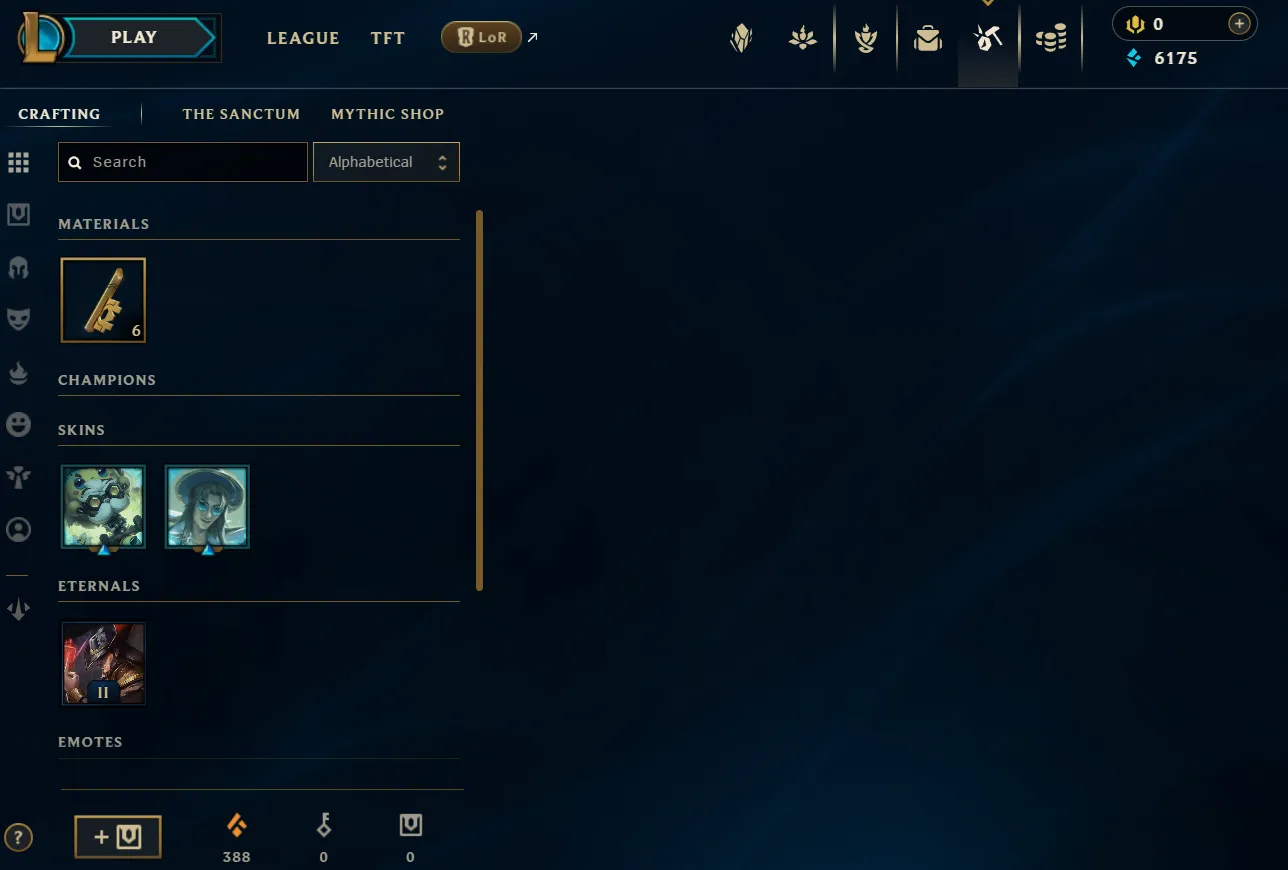Open the emotes smiley category in sidebar
Viewport: 1288px width, 870px height.
pos(18,424)
